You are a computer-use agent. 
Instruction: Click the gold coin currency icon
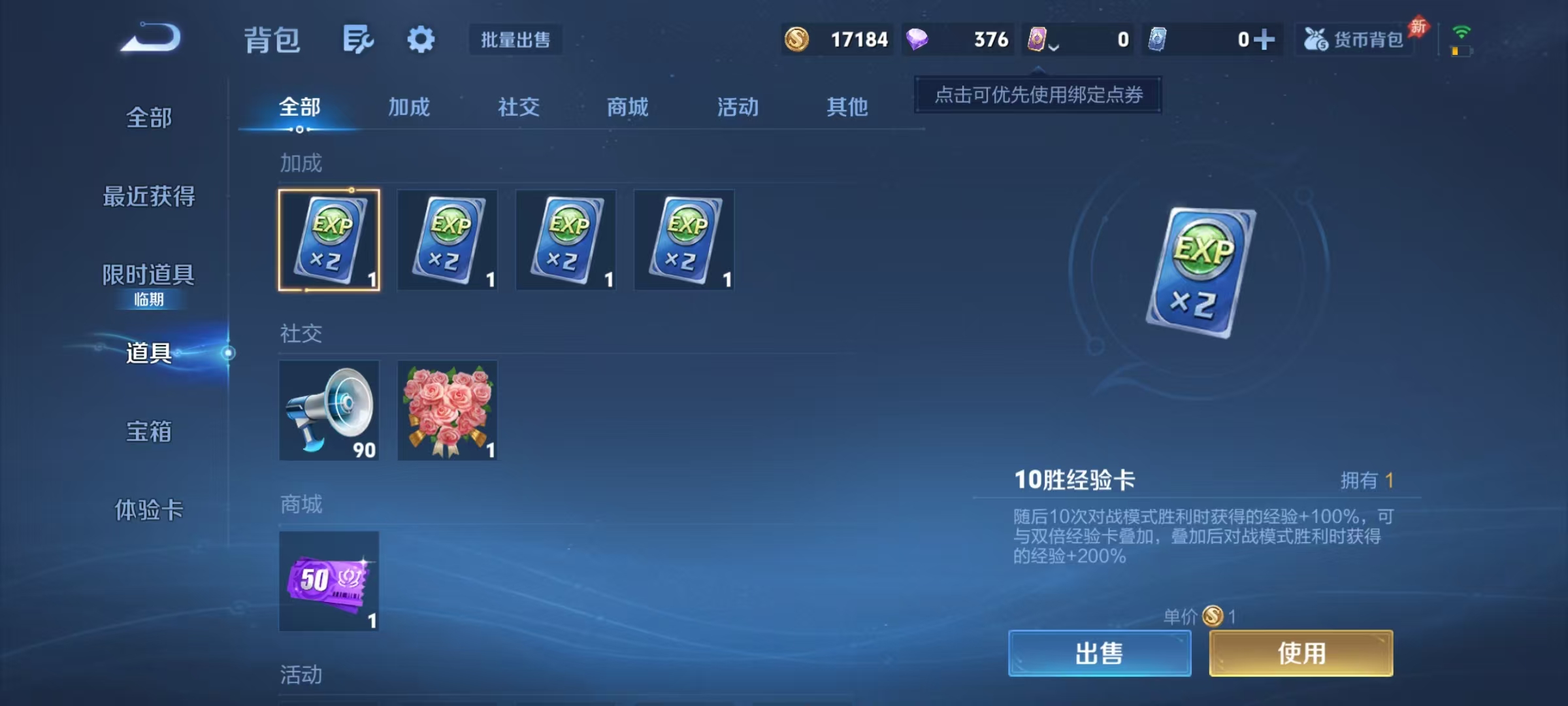798,40
